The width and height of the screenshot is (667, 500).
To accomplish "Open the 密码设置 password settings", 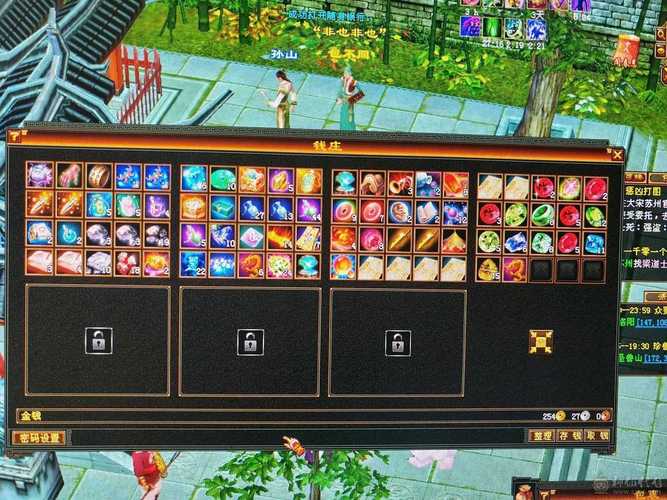I will pyautogui.click(x=40, y=437).
